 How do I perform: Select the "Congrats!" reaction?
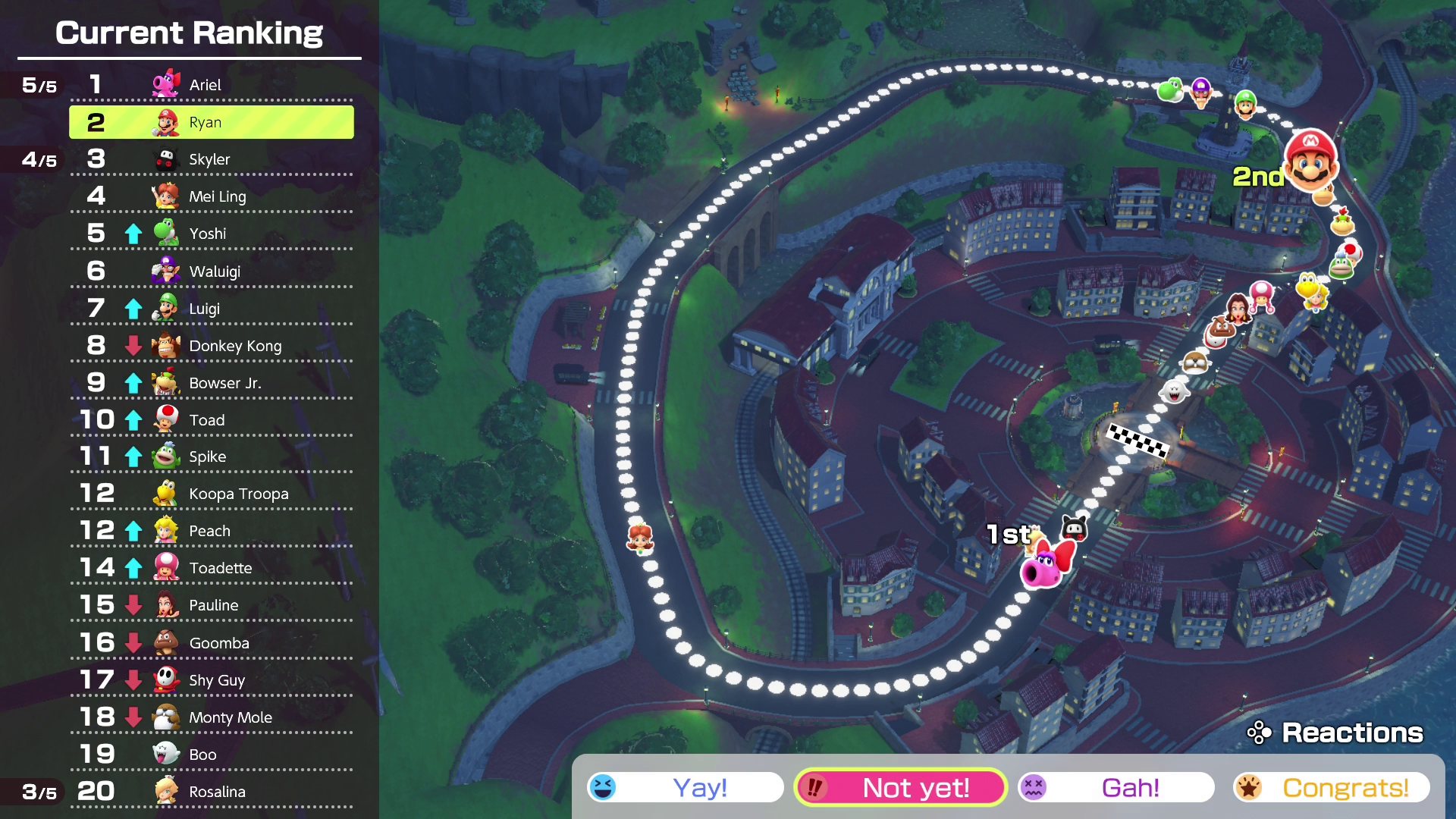point(1331,787)
